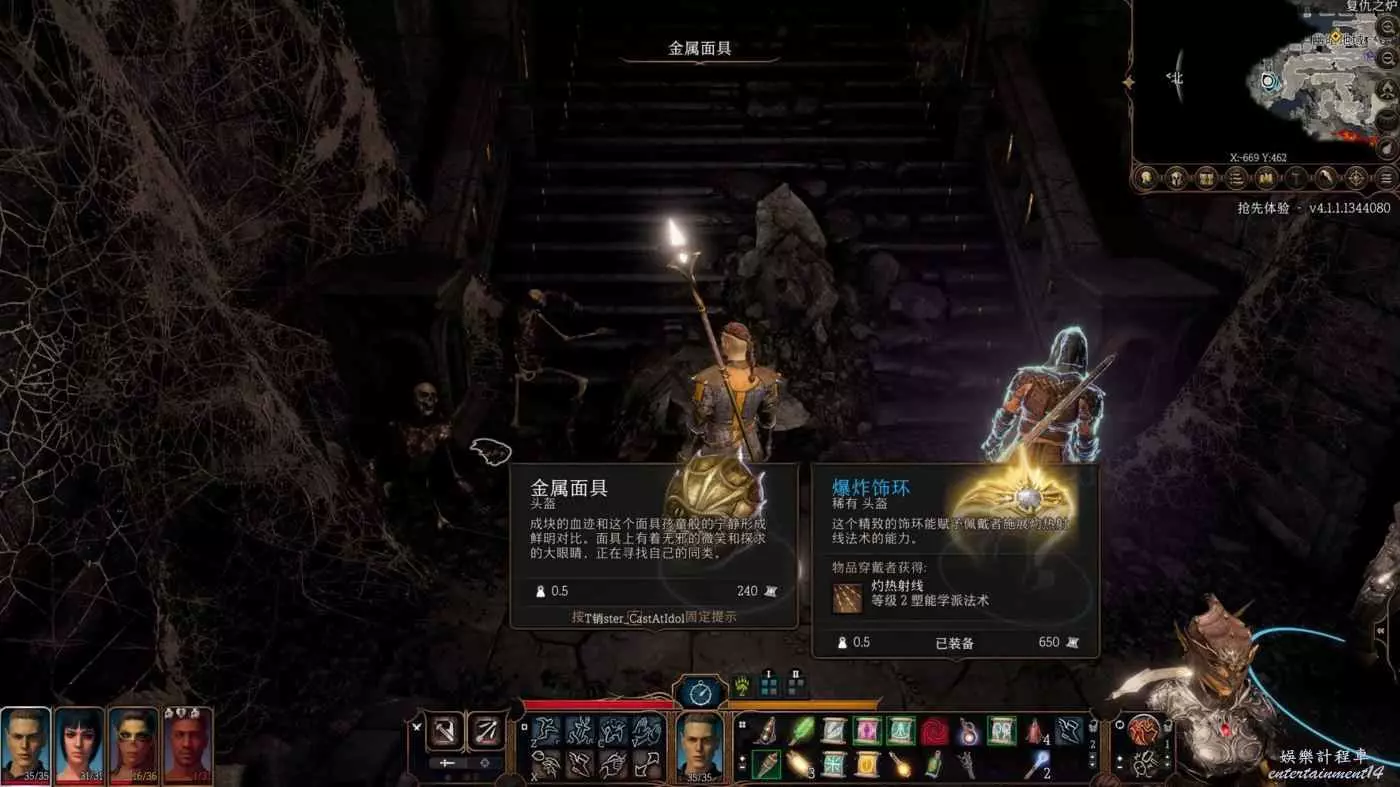Choose the ranged weapon set slot
Image resolution: width=1400 pixels, height=787 pixels.
487,731
